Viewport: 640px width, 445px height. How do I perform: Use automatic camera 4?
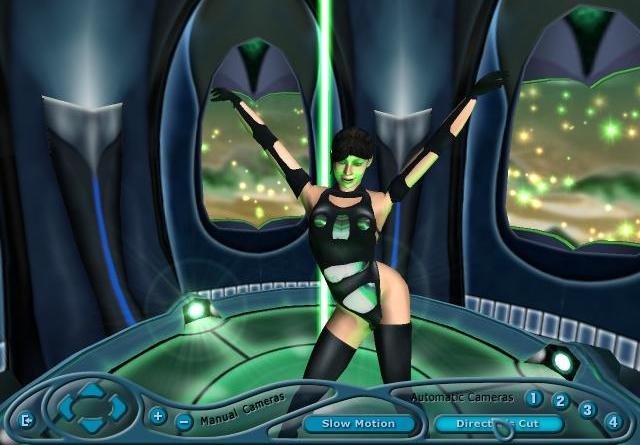coord(613,422)
